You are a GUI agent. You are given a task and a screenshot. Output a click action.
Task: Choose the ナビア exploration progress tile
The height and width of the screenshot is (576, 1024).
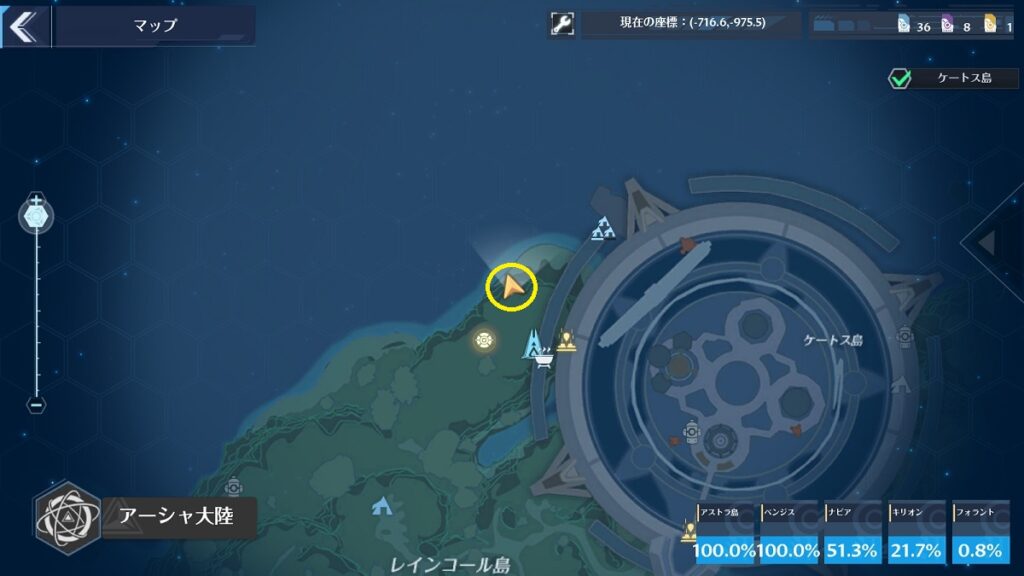[x=853, y=535]
